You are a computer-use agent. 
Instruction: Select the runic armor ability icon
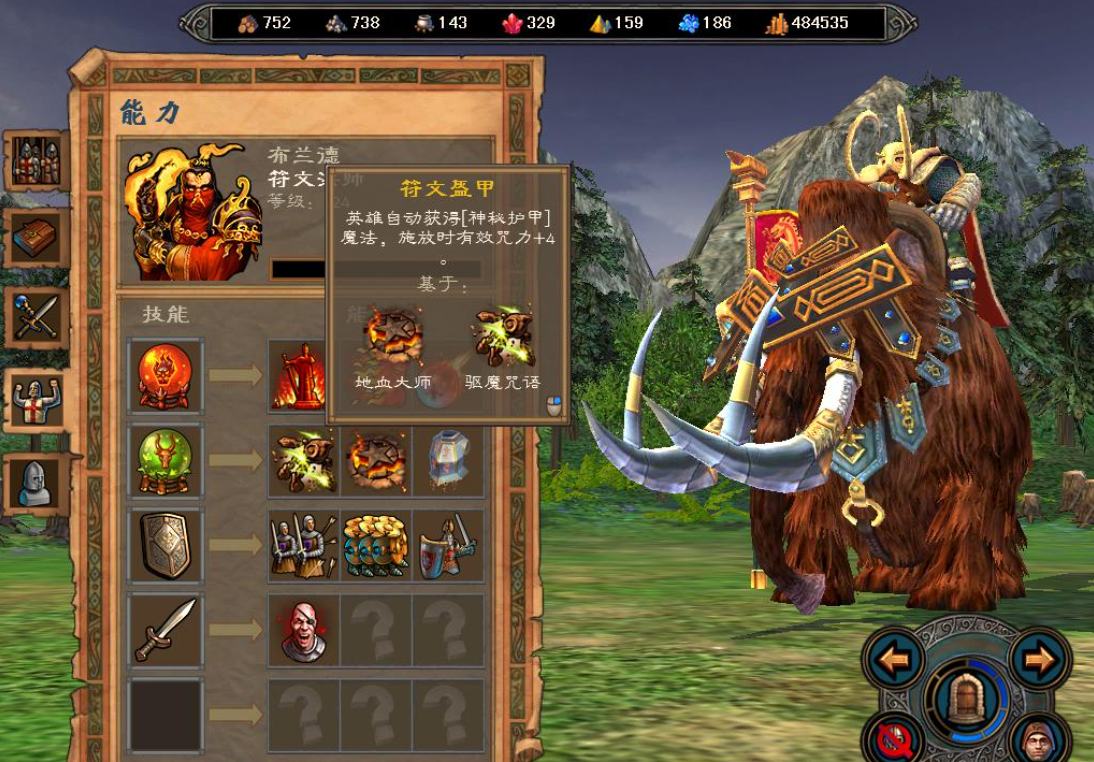(x=449, y=461)
